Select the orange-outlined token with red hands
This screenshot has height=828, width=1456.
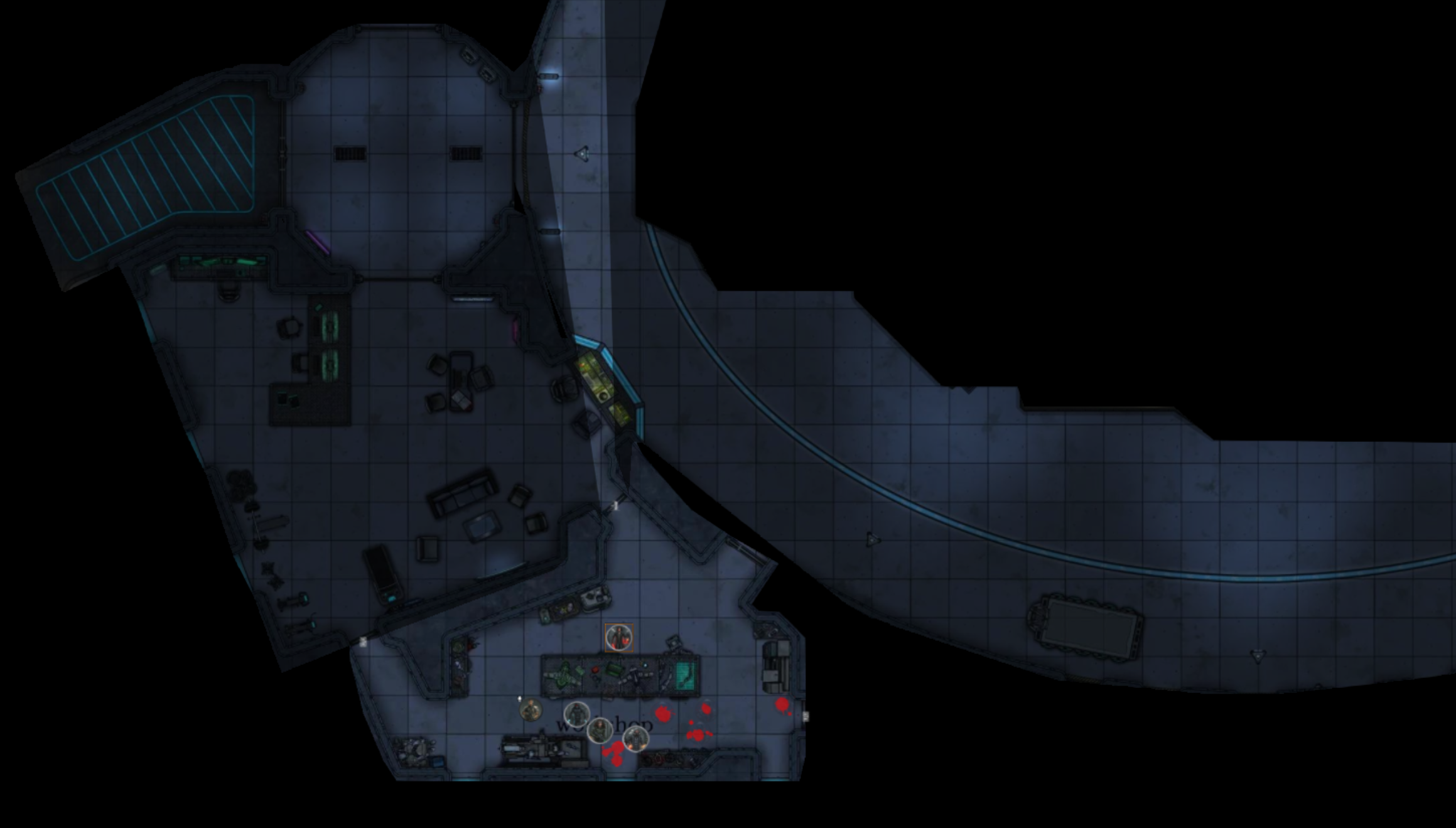[x=619, y=638]
